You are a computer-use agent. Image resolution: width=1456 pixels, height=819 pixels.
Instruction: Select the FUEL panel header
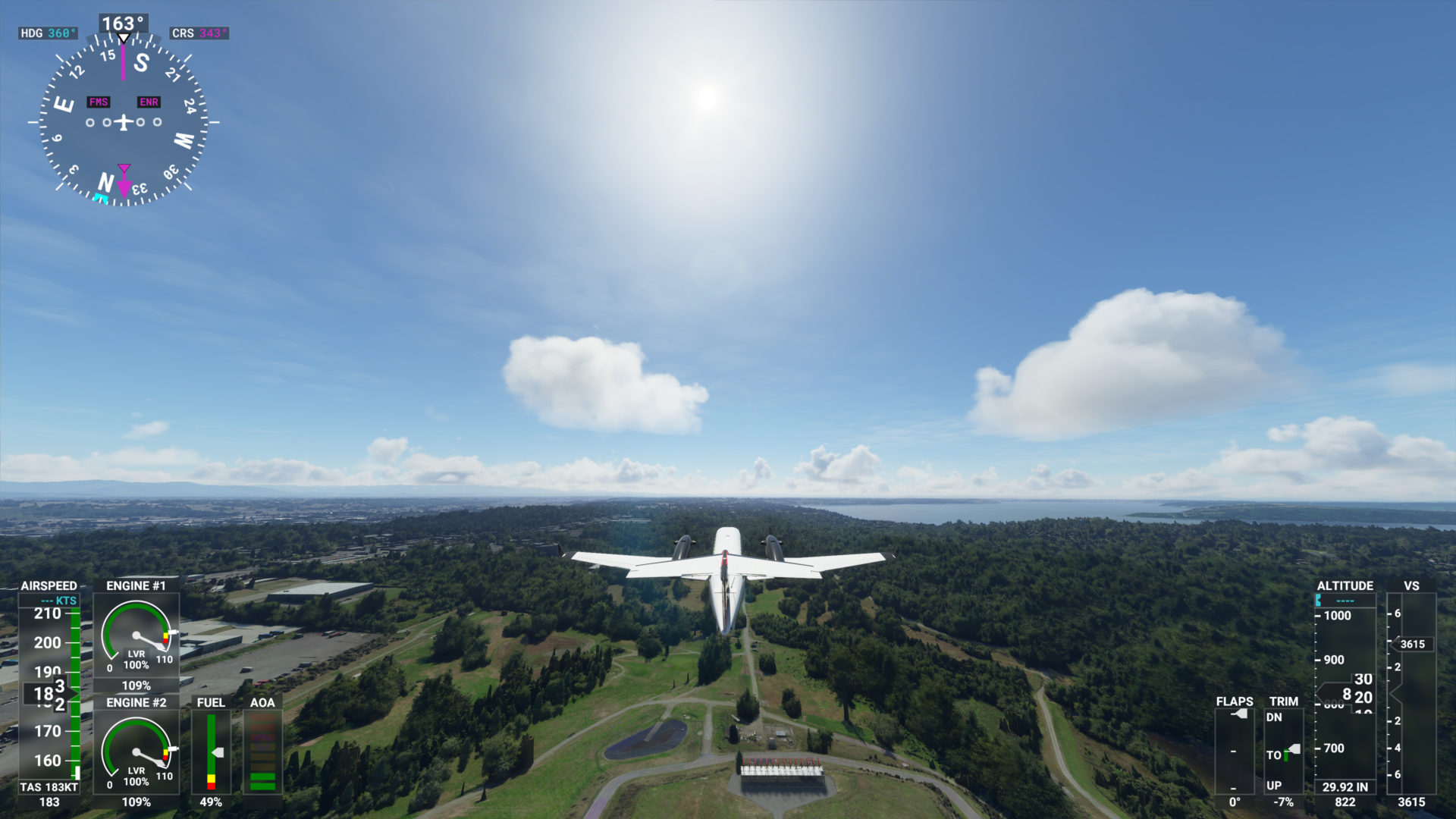tap(210, 703)
